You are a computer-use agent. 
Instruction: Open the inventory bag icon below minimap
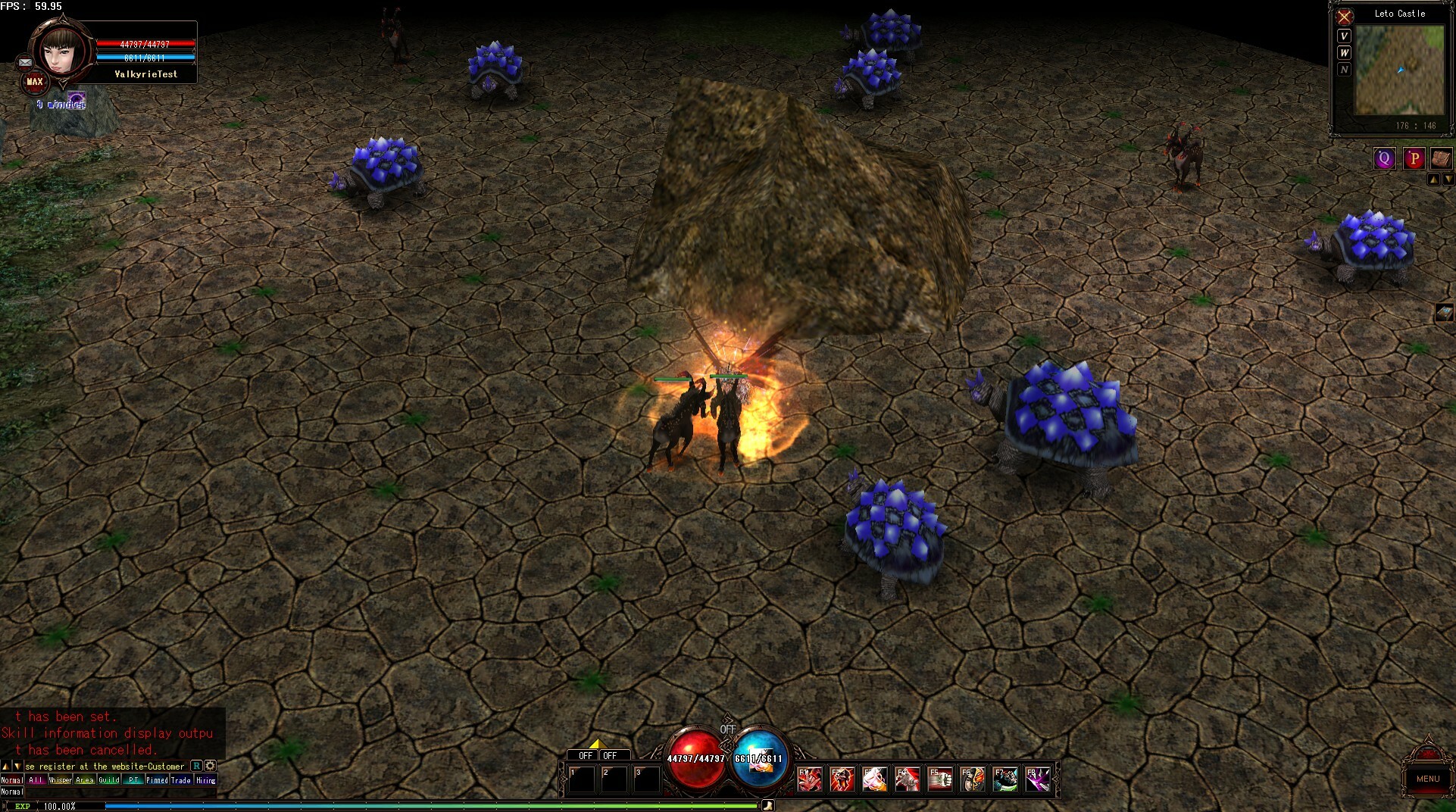click(1440, 158)
